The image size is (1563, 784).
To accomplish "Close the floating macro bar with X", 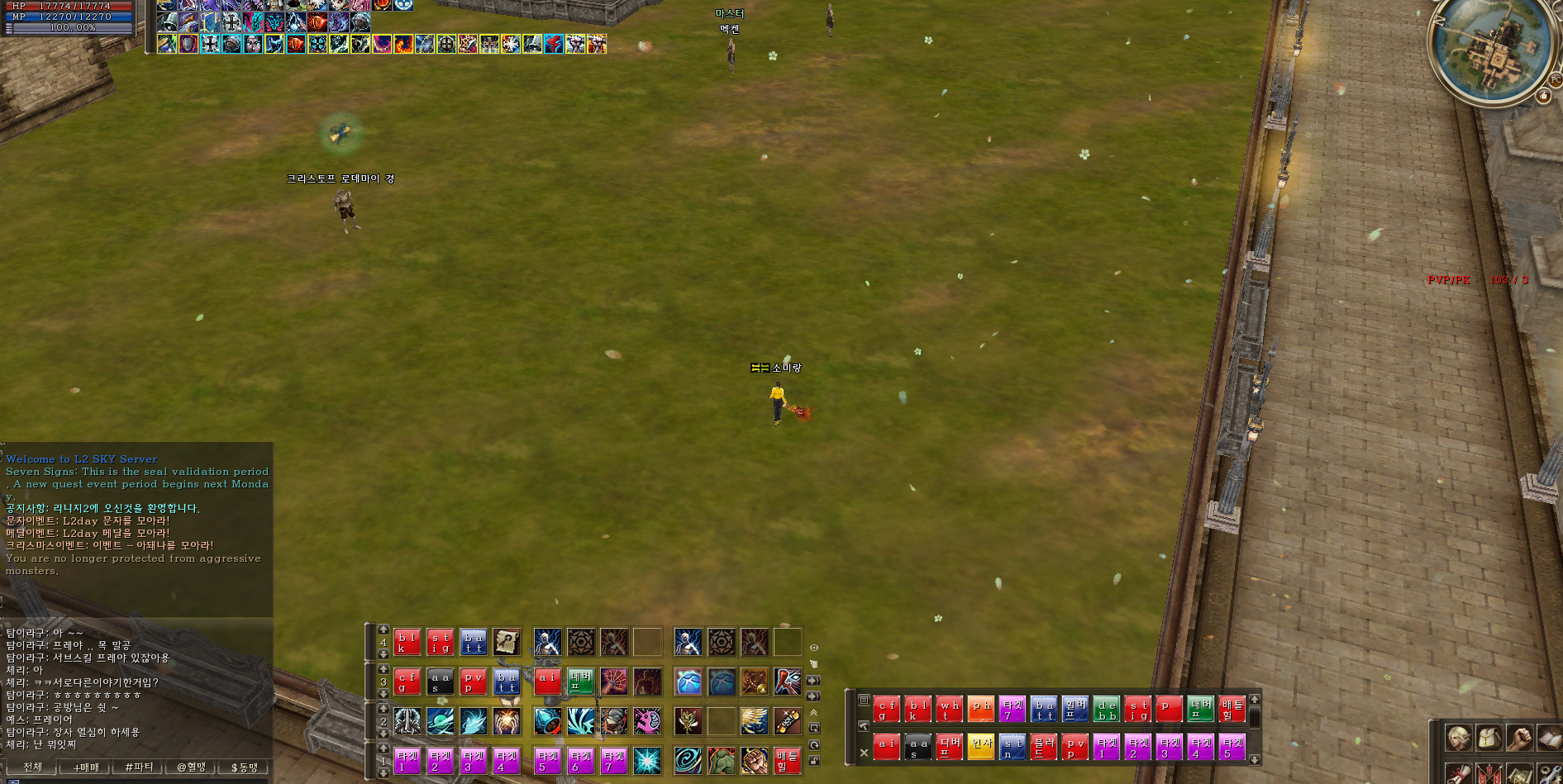I will click(864, 753).
